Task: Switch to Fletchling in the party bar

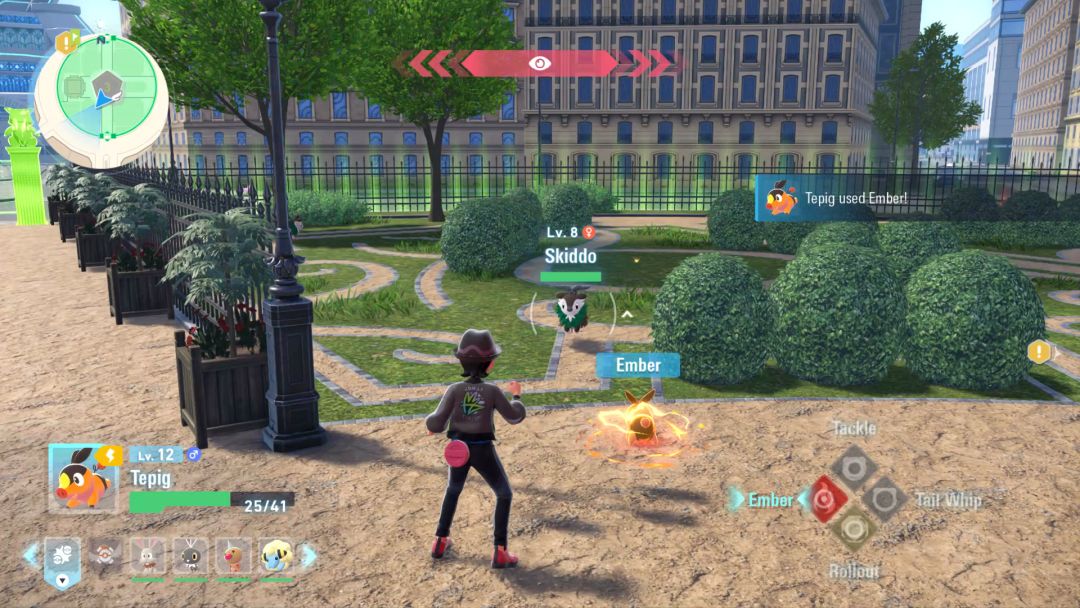Action: [233, 556]
